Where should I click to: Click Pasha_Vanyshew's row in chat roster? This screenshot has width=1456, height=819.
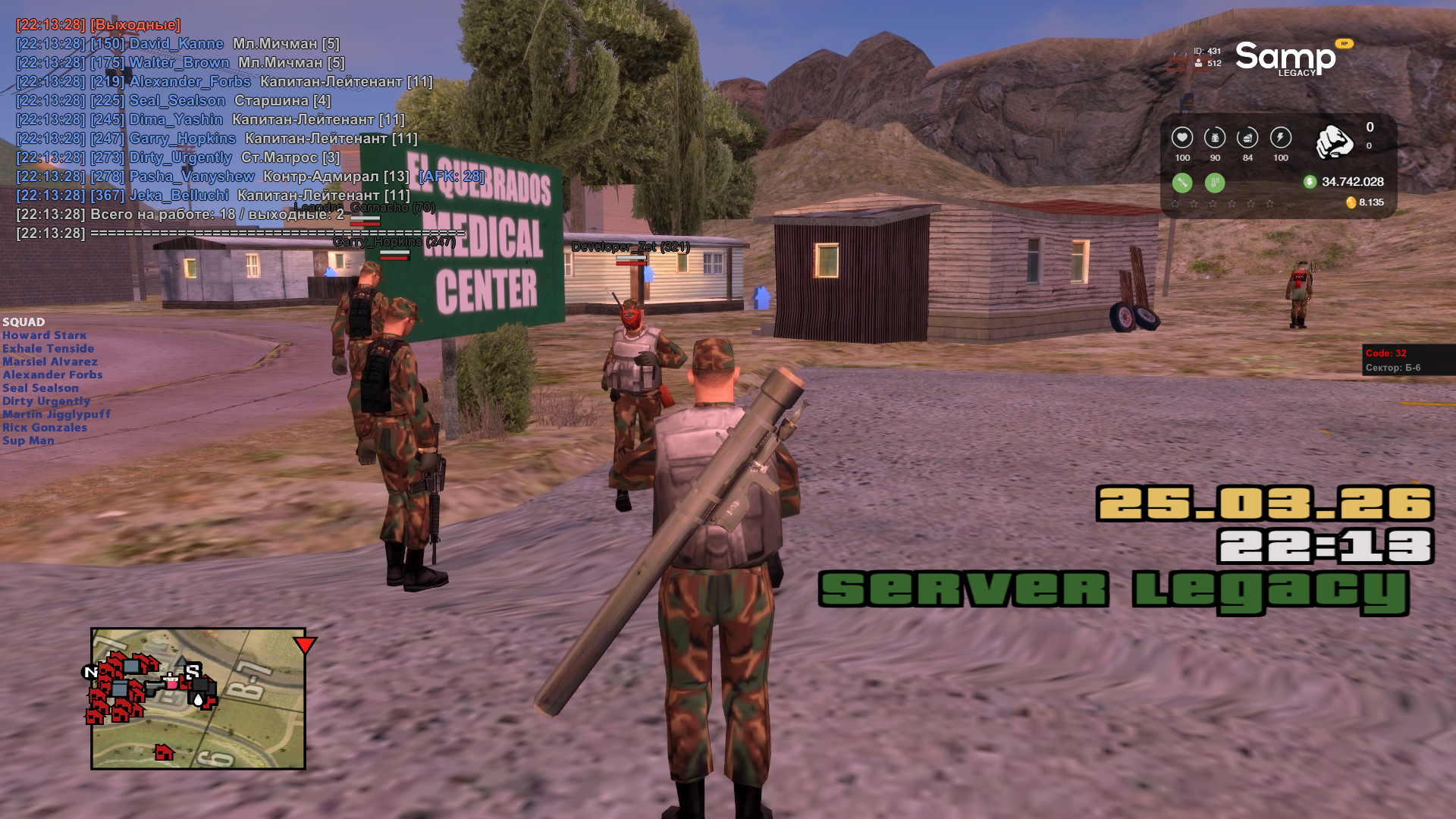tap(192, 177)
